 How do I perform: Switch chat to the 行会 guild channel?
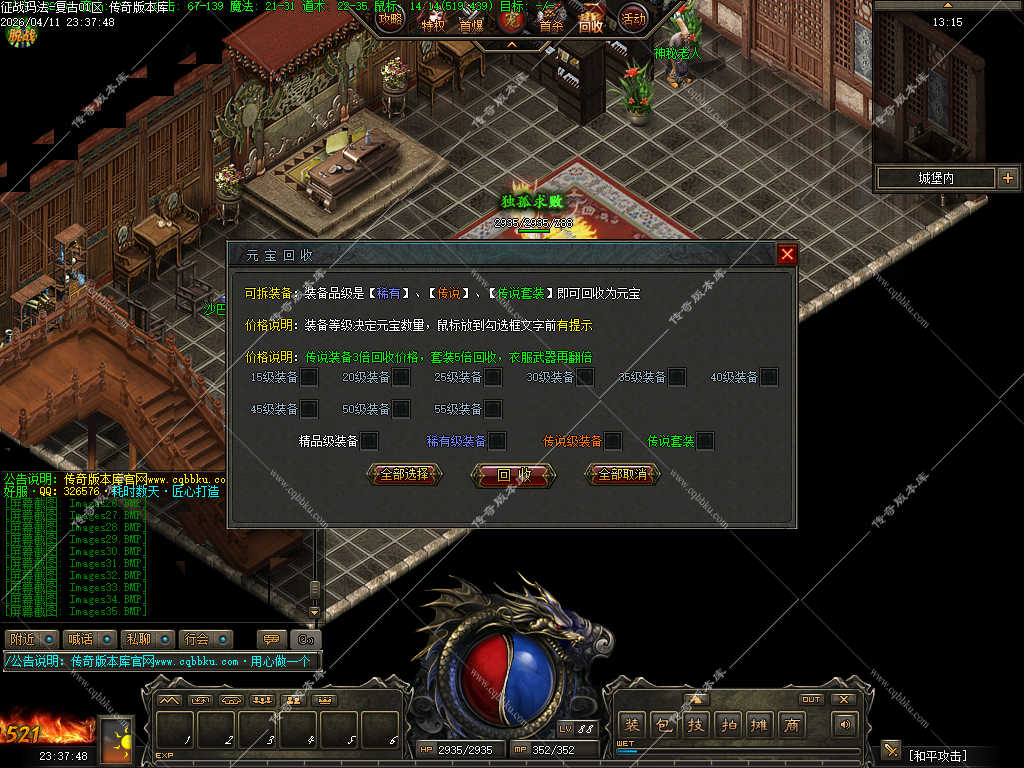click(205, 639)
